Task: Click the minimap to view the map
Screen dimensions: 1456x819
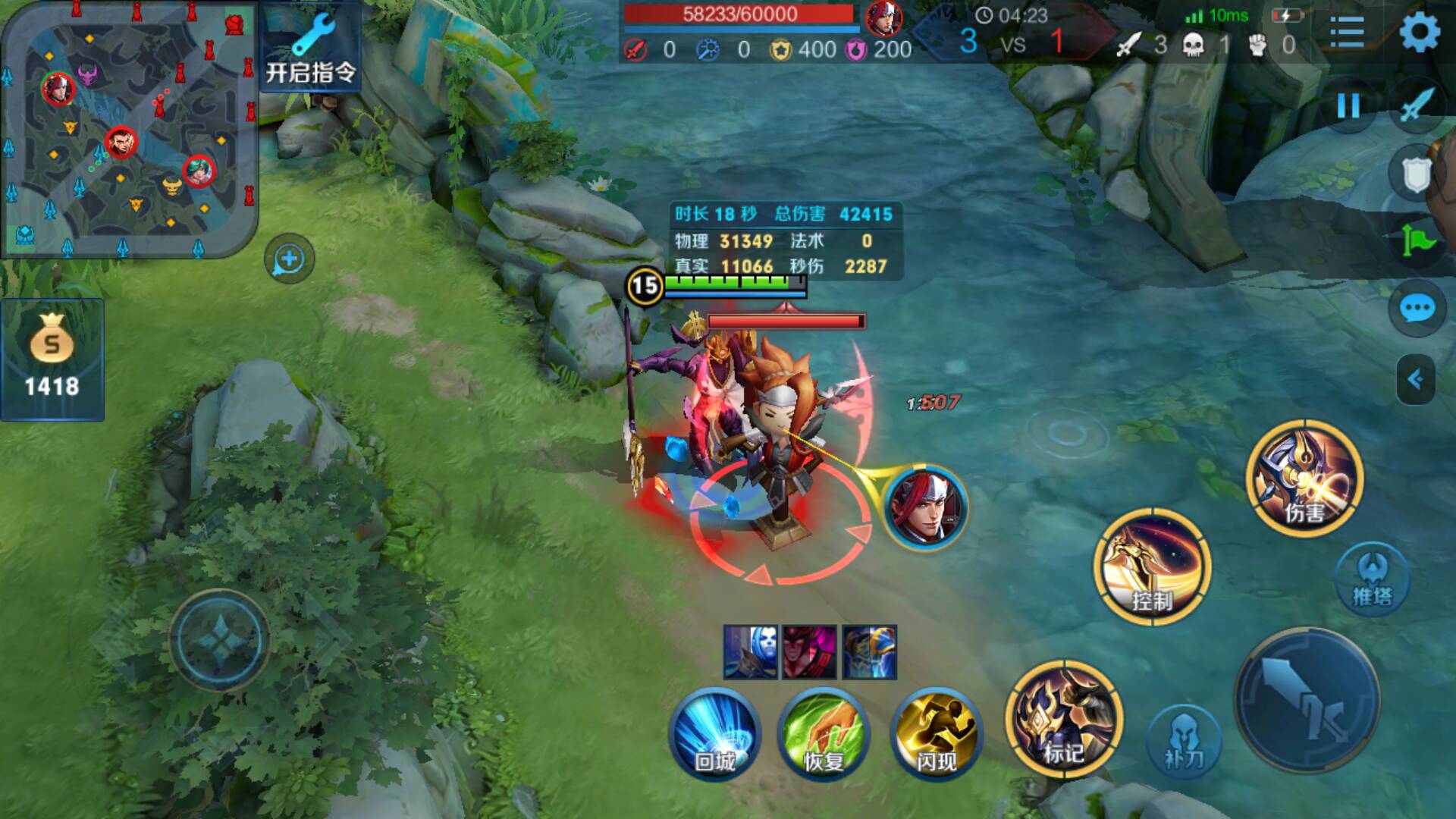Action: click(129, 130)
